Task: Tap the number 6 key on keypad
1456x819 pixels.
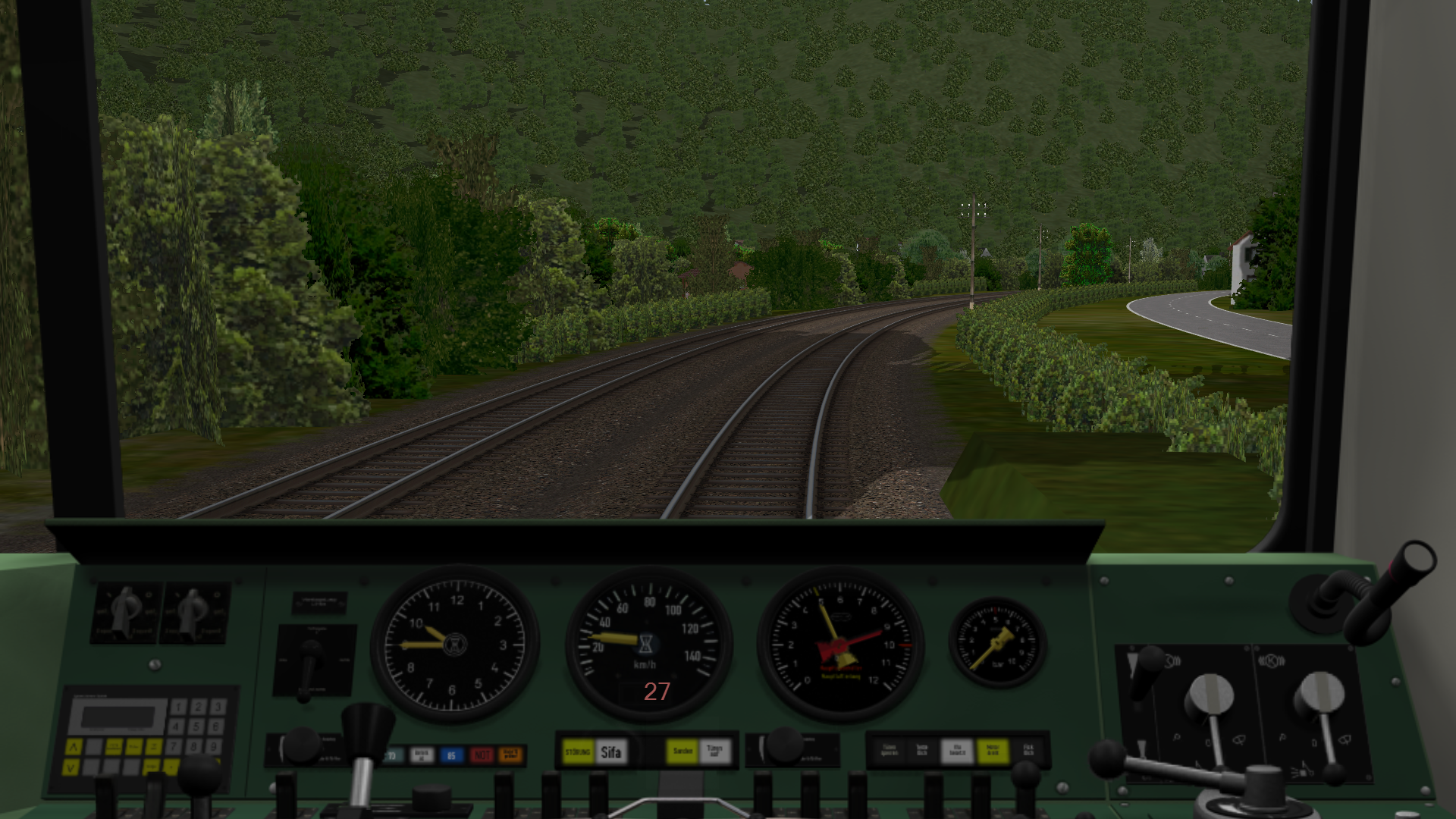Action: (216, 726)
